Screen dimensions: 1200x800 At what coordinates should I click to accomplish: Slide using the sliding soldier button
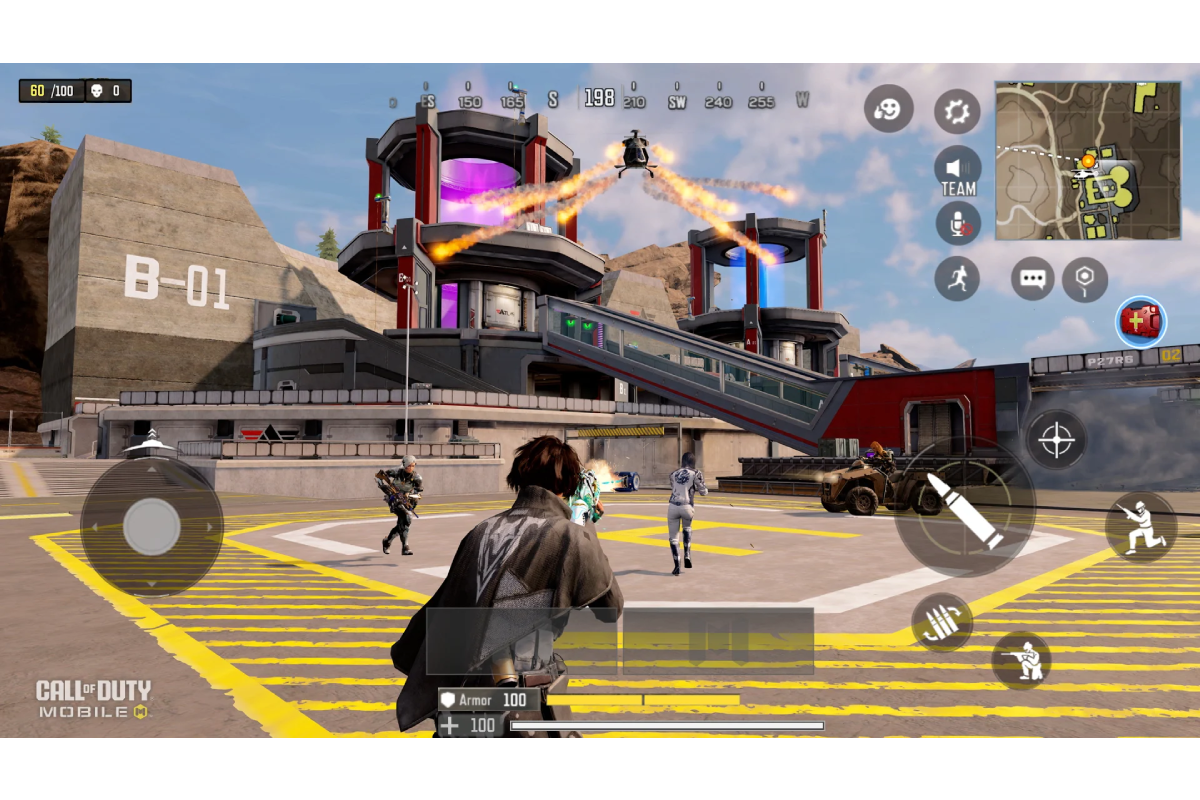pos(1140,526)
